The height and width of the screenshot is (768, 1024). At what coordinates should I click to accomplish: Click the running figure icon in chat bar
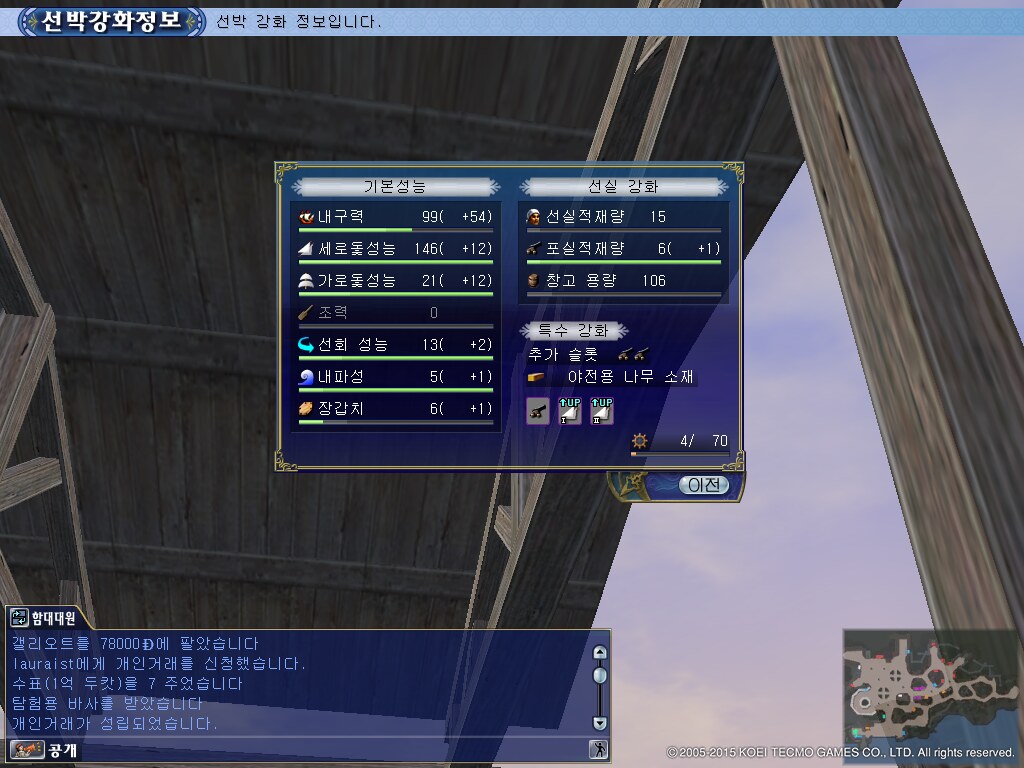(598, 749)
